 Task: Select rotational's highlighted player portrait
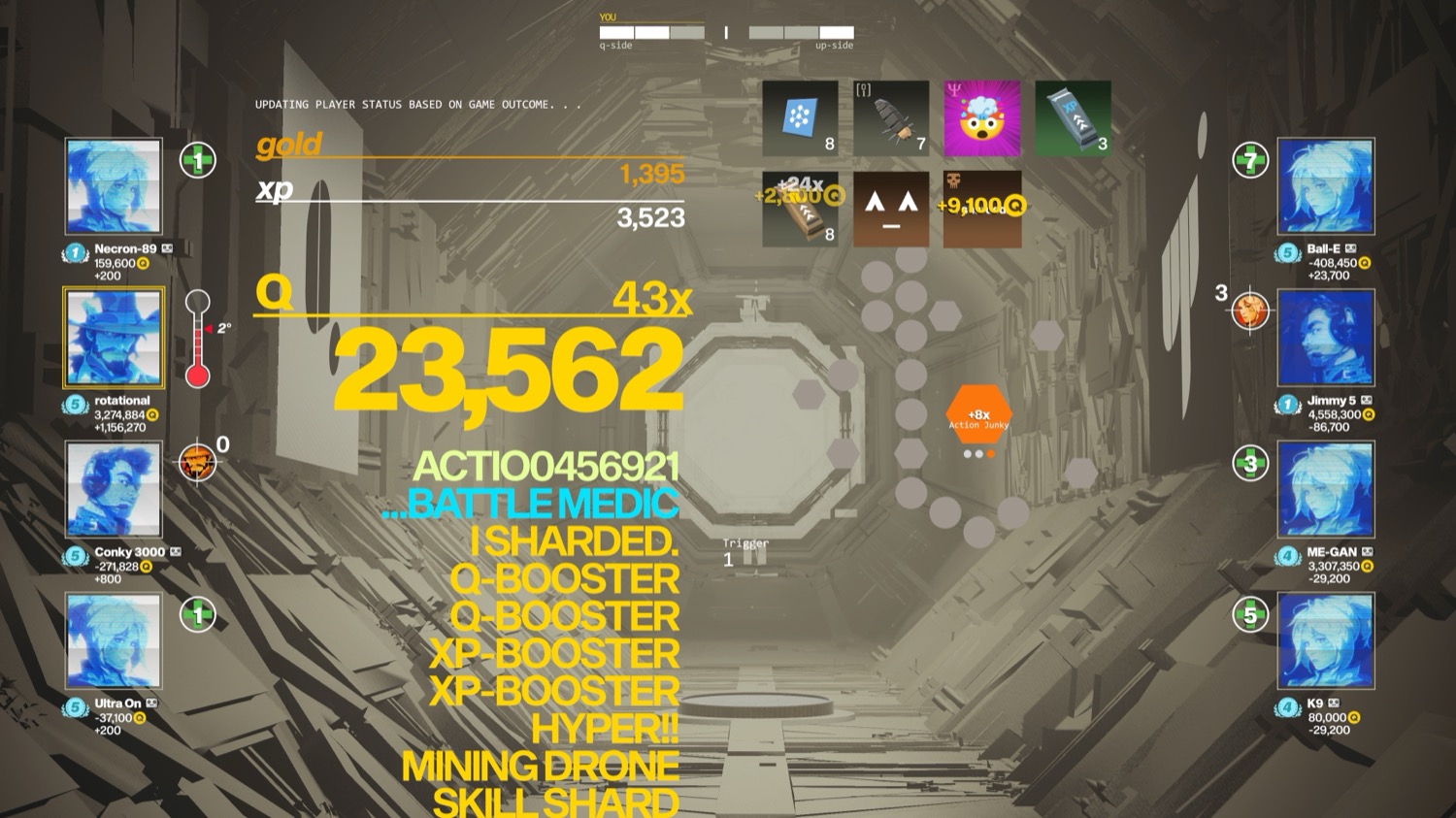tap(114, 338)
